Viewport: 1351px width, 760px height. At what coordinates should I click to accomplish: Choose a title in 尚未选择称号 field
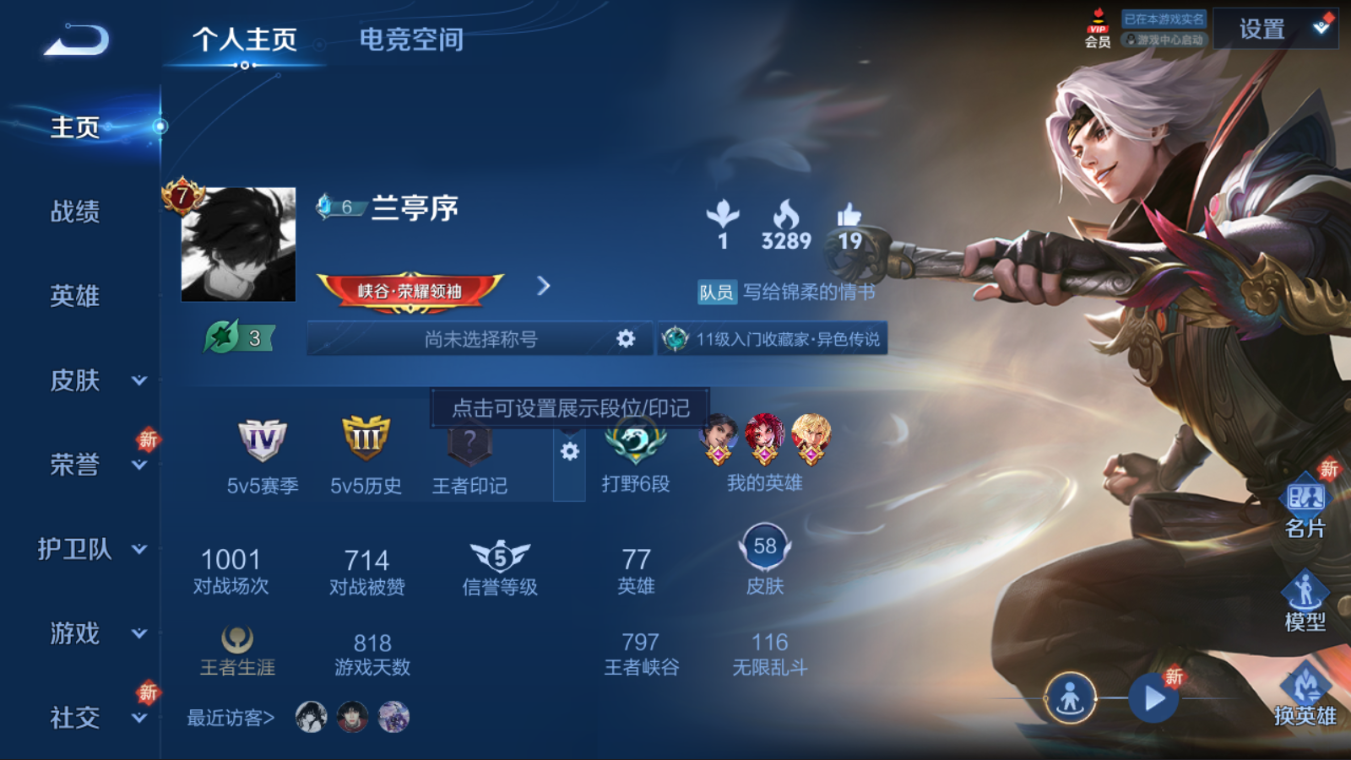tap(481, 339)
